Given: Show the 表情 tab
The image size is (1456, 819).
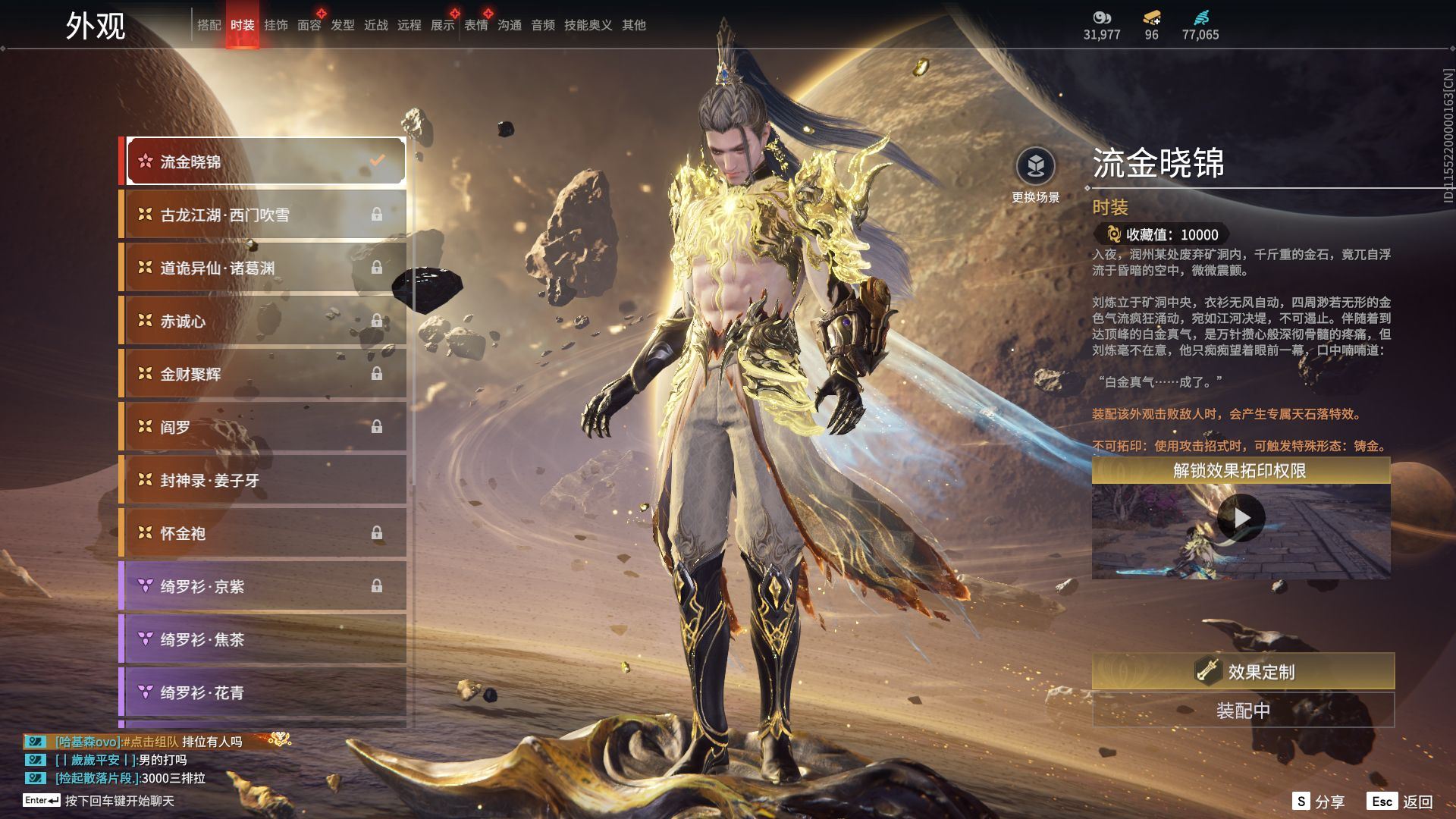Looking at the screenshot, I should [x=475, y=25].
